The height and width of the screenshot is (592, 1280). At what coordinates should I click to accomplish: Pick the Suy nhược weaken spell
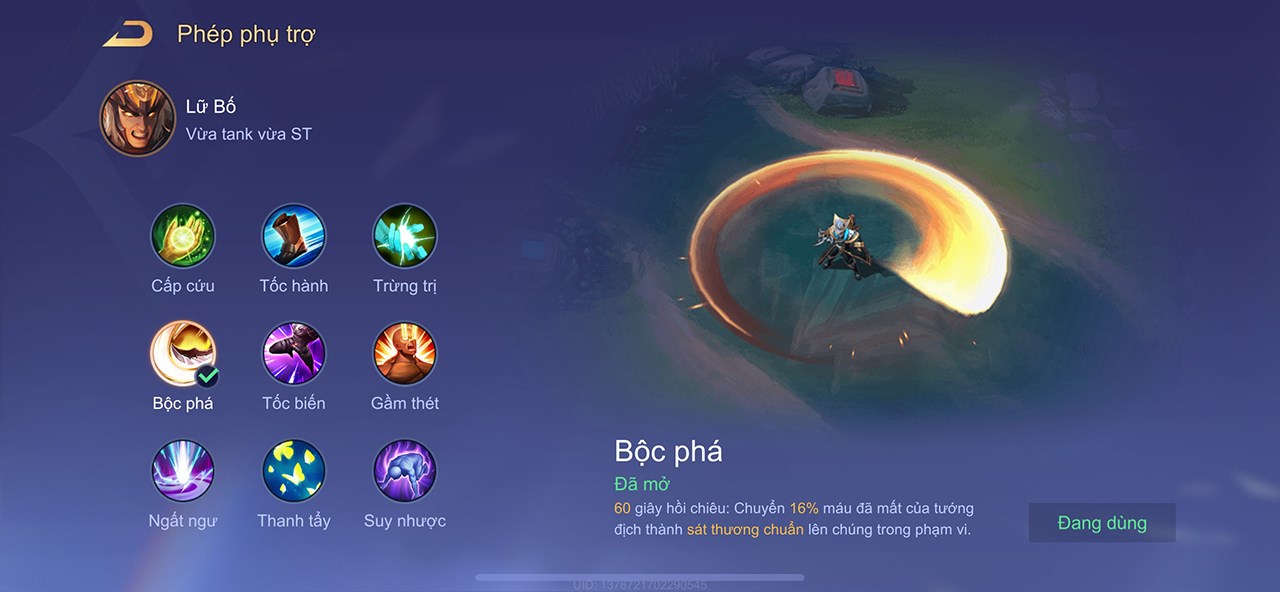(x=405, y=471)
